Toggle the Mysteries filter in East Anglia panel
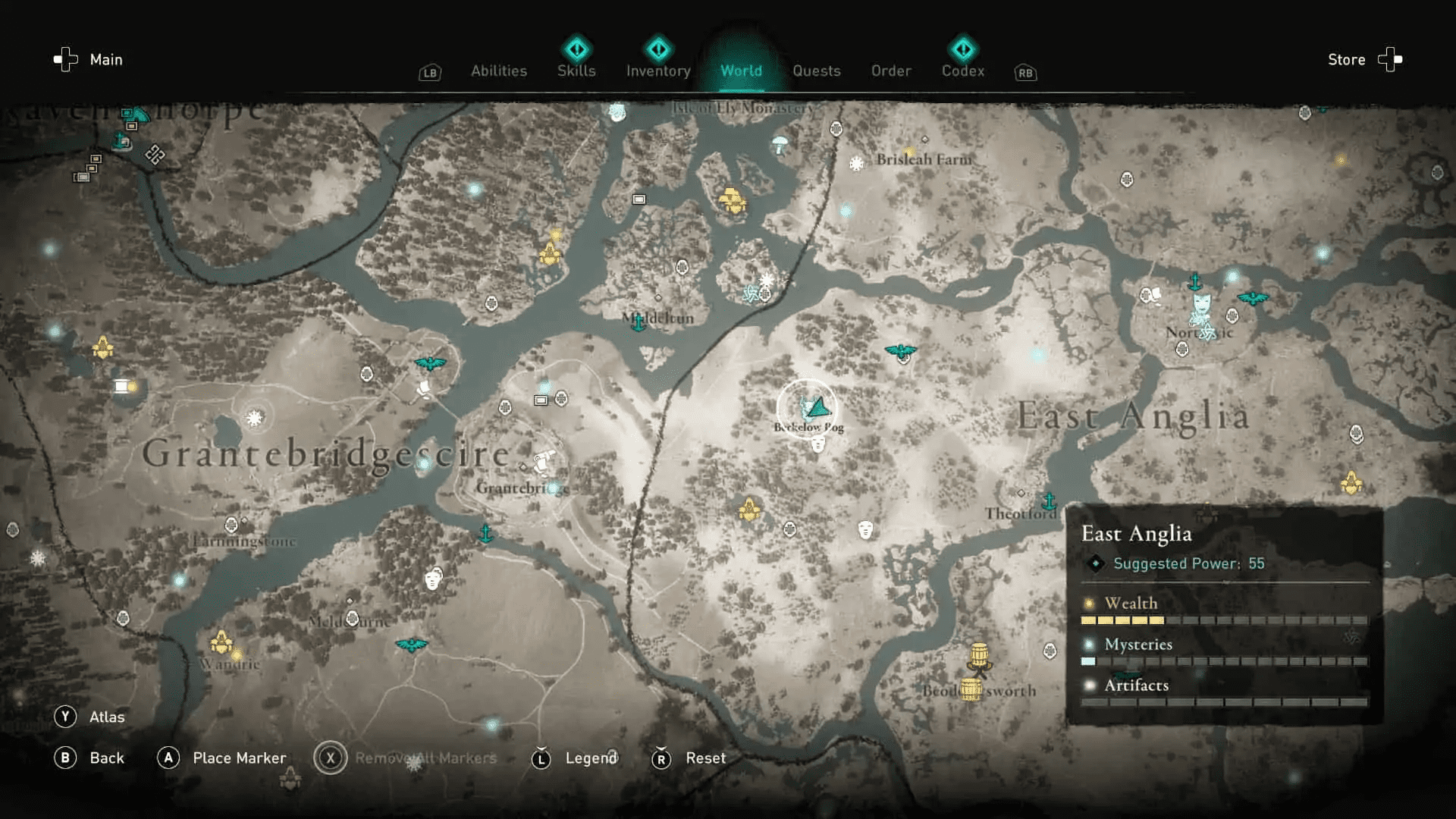 click(x=1137, y=645)
